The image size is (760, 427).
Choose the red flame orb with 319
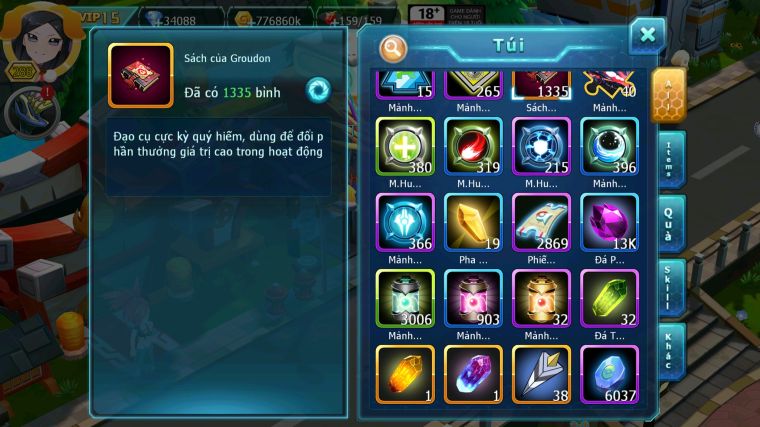pos(473,146)
